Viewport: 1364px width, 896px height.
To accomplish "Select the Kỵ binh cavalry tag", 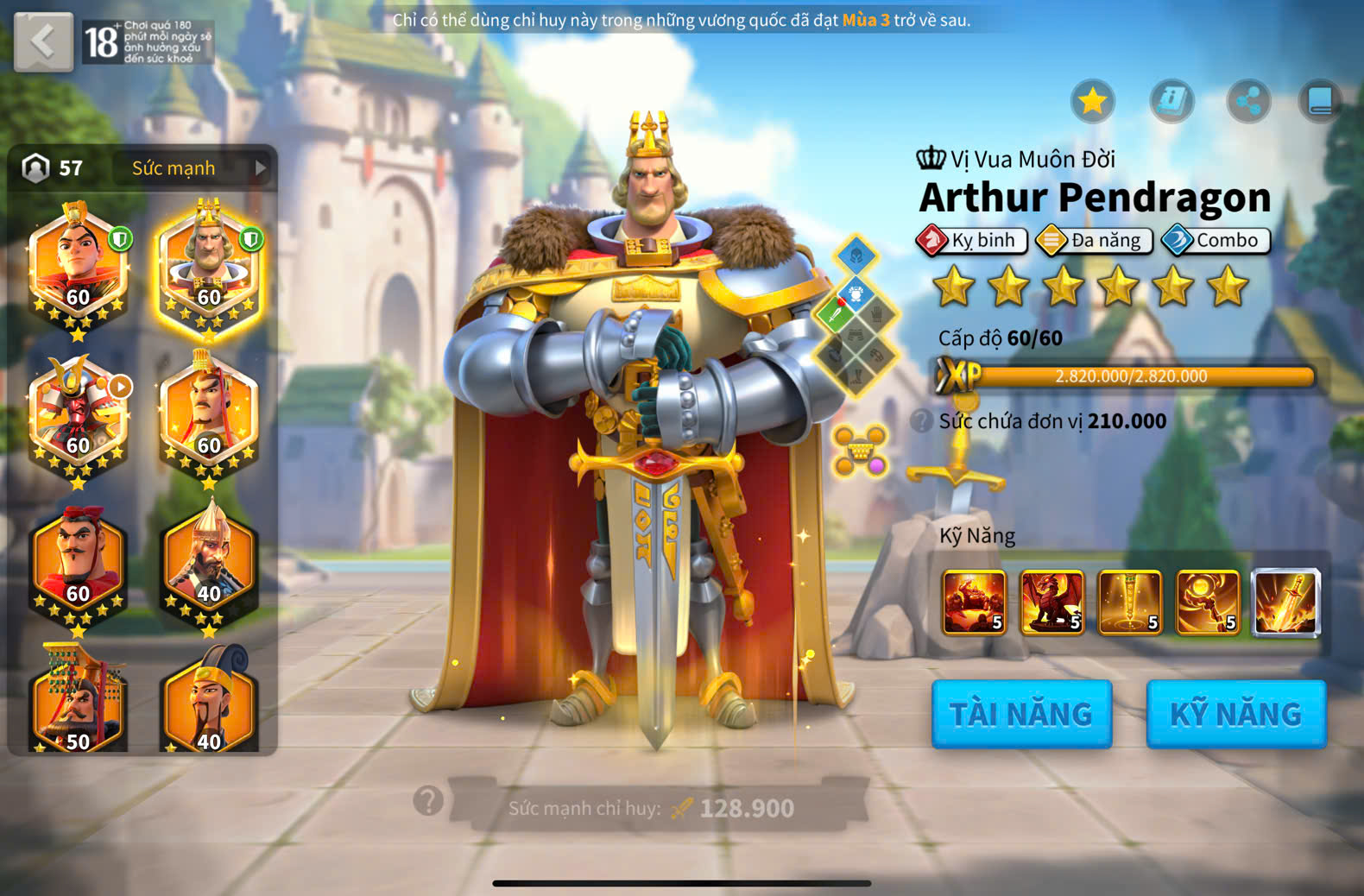I will [x=972, y=240].
